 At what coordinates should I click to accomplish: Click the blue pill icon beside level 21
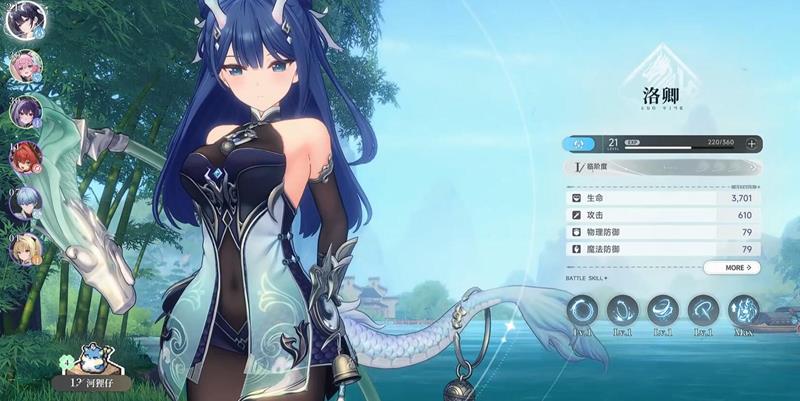pyautogui.click(x=580, y=144)
